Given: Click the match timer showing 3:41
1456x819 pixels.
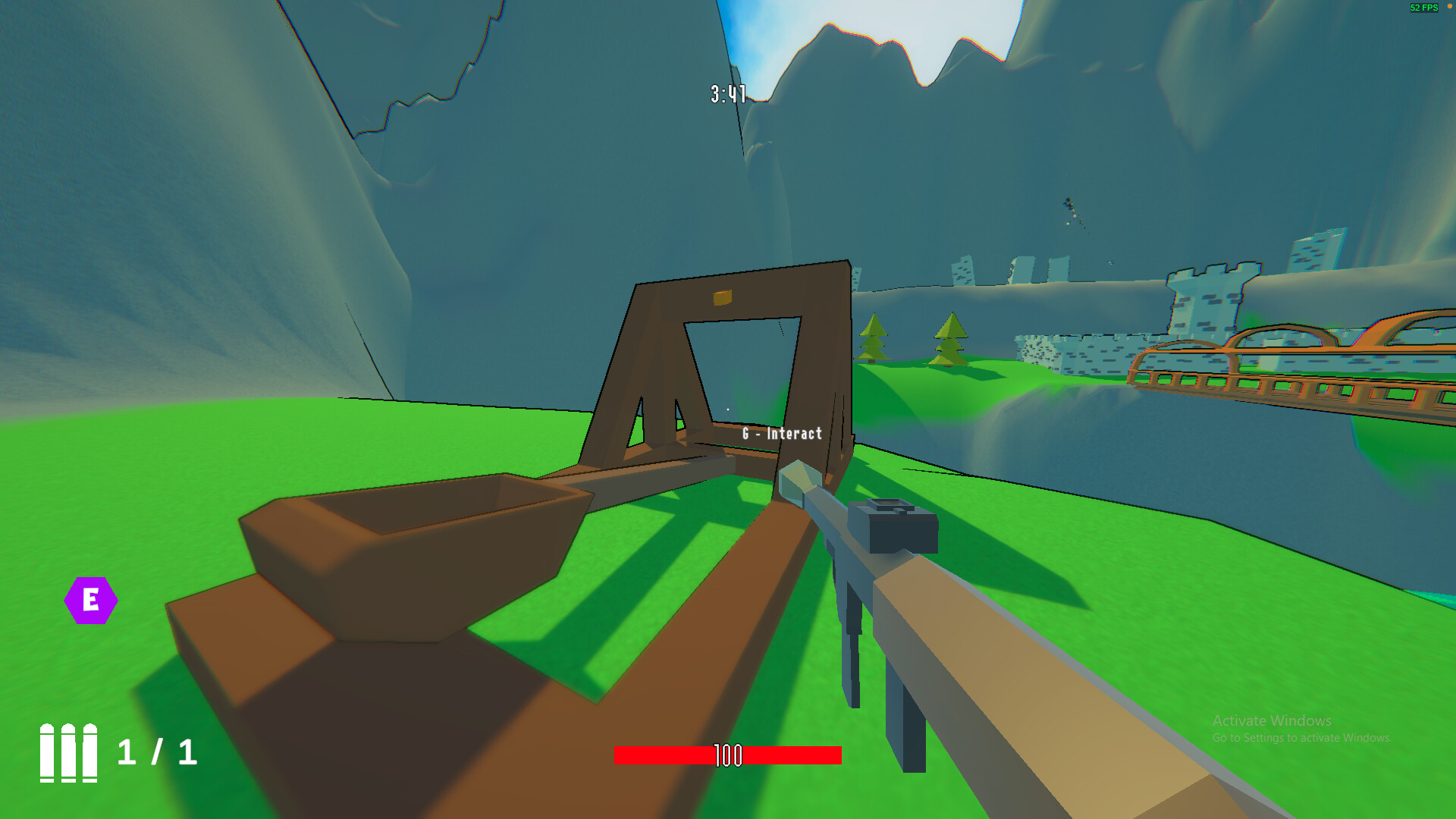Looking at the screenshot, I should pos(726,92).
